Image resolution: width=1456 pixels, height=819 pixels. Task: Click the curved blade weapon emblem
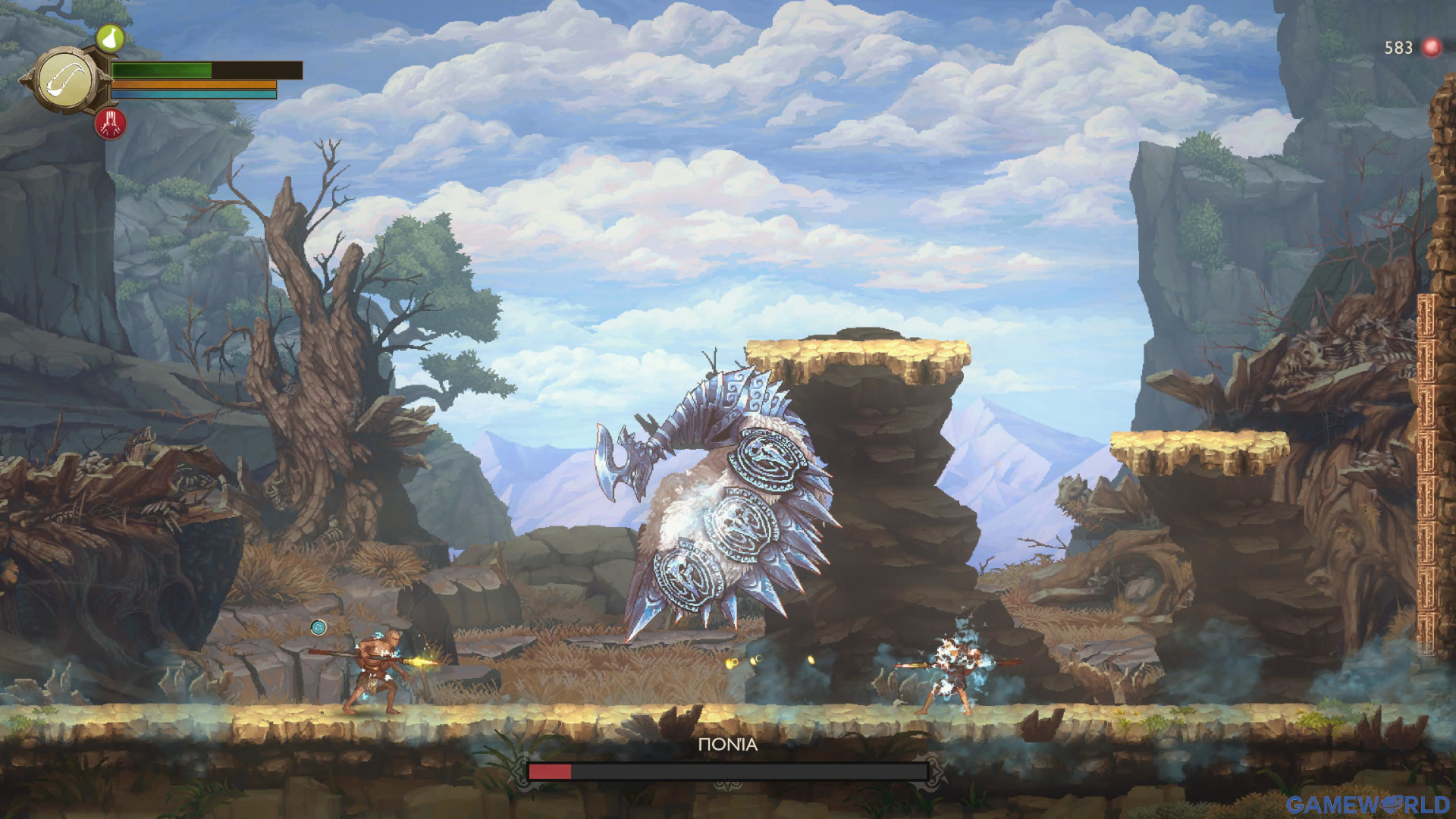pyautogui.click(x=66, y=80)
